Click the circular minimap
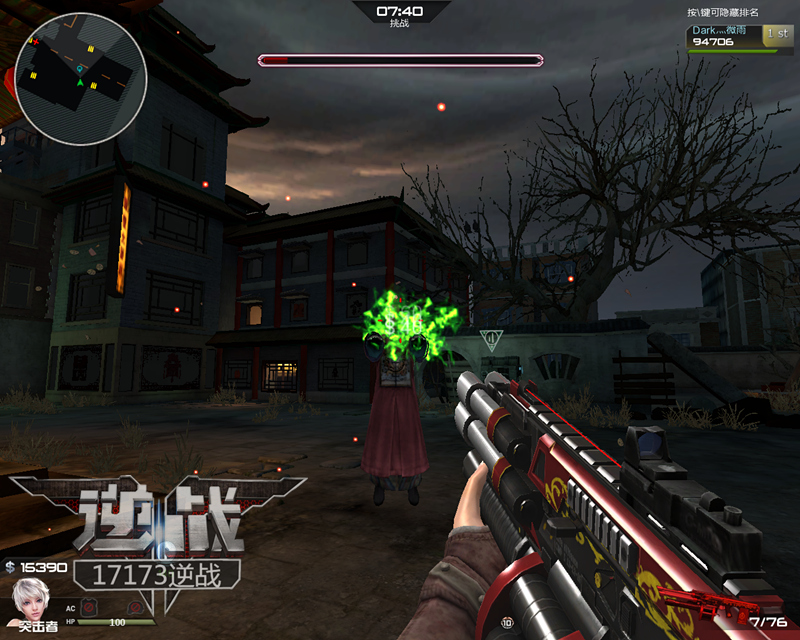Image resolution: width=800 pixels, height=640 pixels. [x=81, y=72]
